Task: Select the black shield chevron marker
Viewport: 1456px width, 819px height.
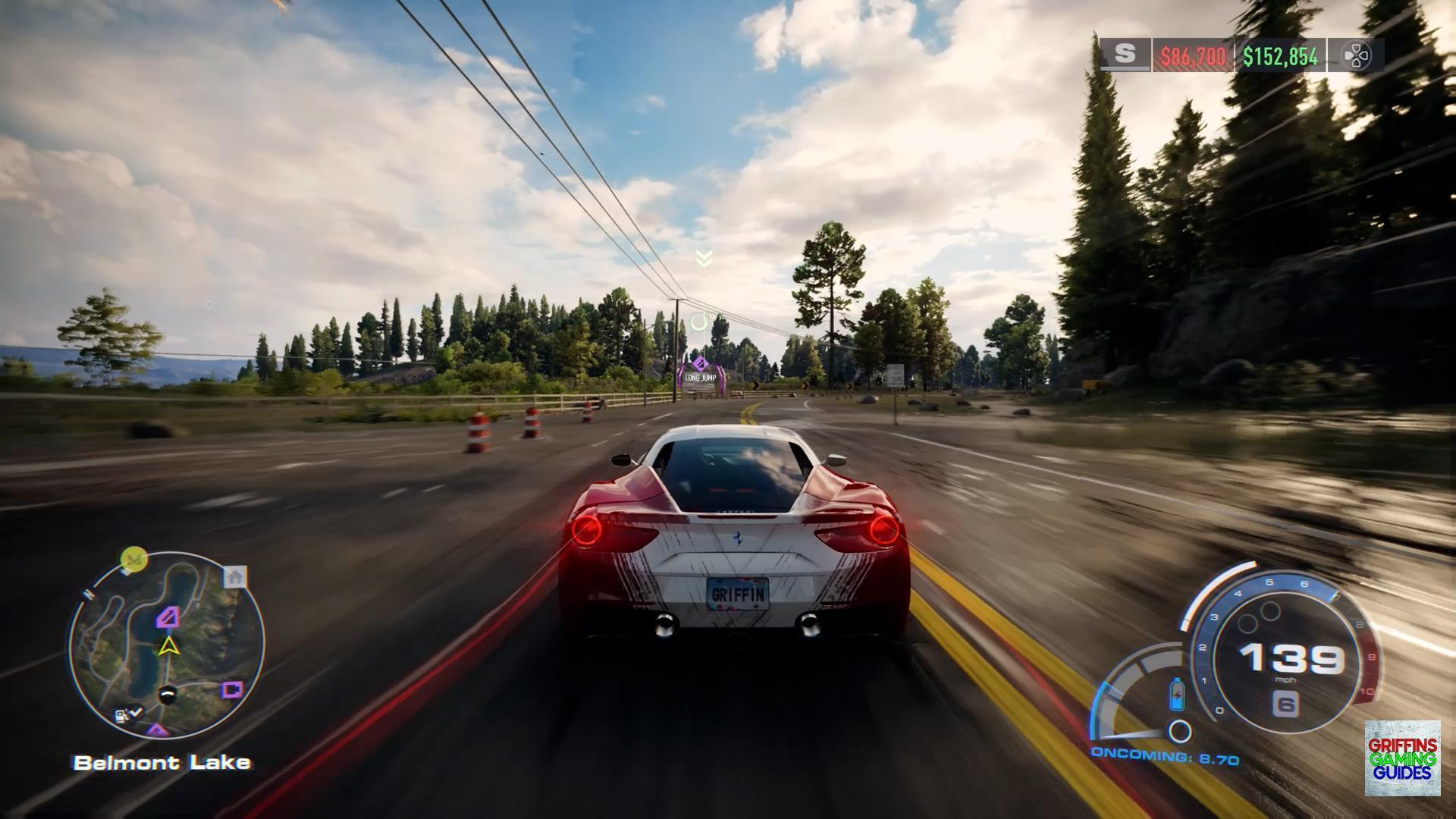Action: coord(168,693)
